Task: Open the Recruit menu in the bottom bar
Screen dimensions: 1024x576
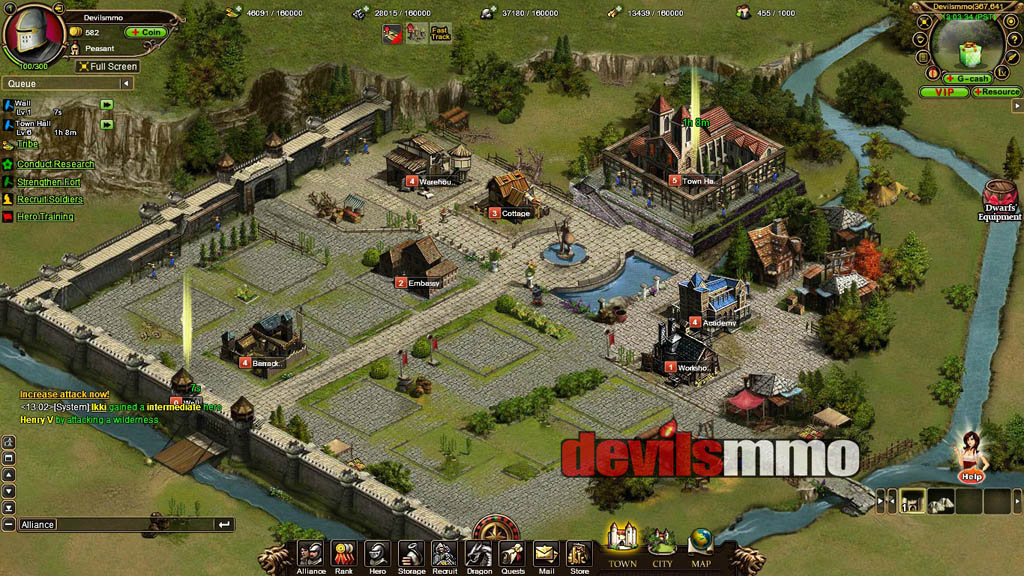Action: pos(444,555)
